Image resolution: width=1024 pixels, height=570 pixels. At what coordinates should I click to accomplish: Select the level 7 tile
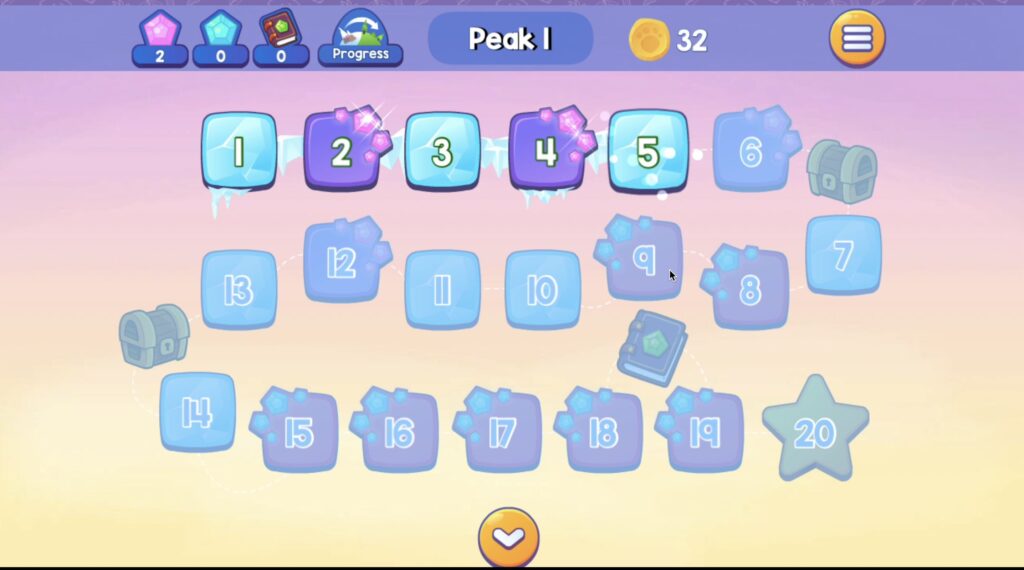point(843,255)
